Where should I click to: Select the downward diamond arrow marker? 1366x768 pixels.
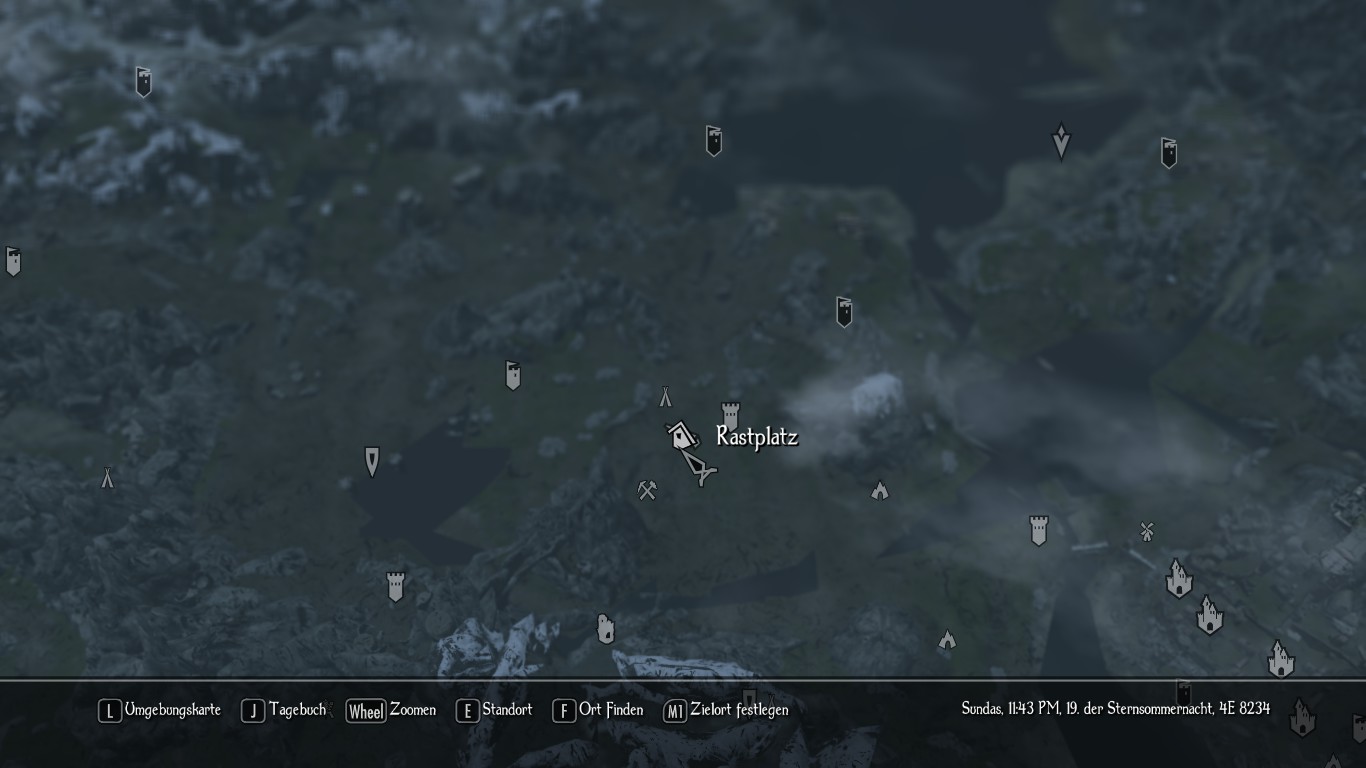(1061, 141)
